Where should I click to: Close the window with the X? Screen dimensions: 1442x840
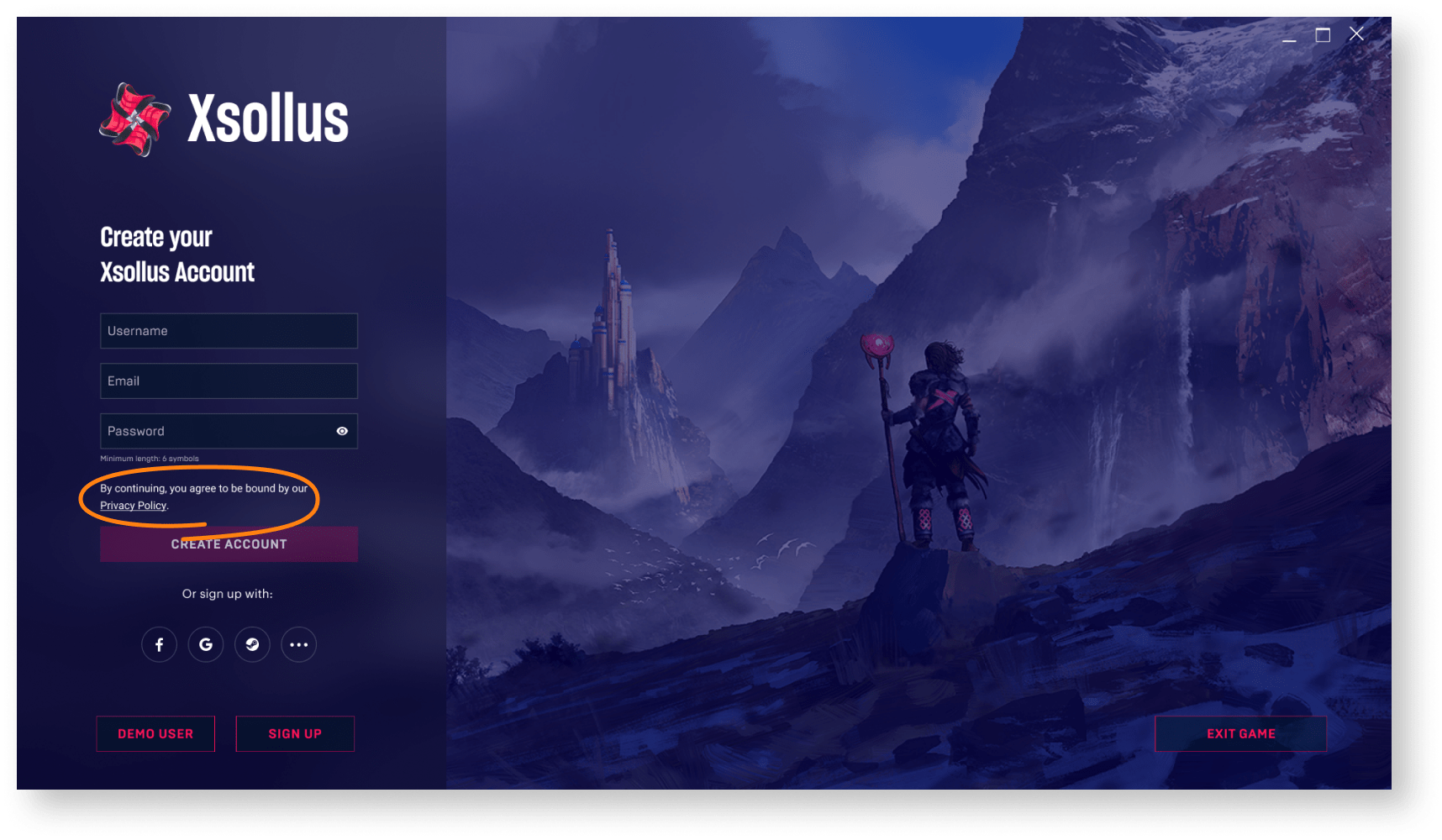coord(1356,34)
